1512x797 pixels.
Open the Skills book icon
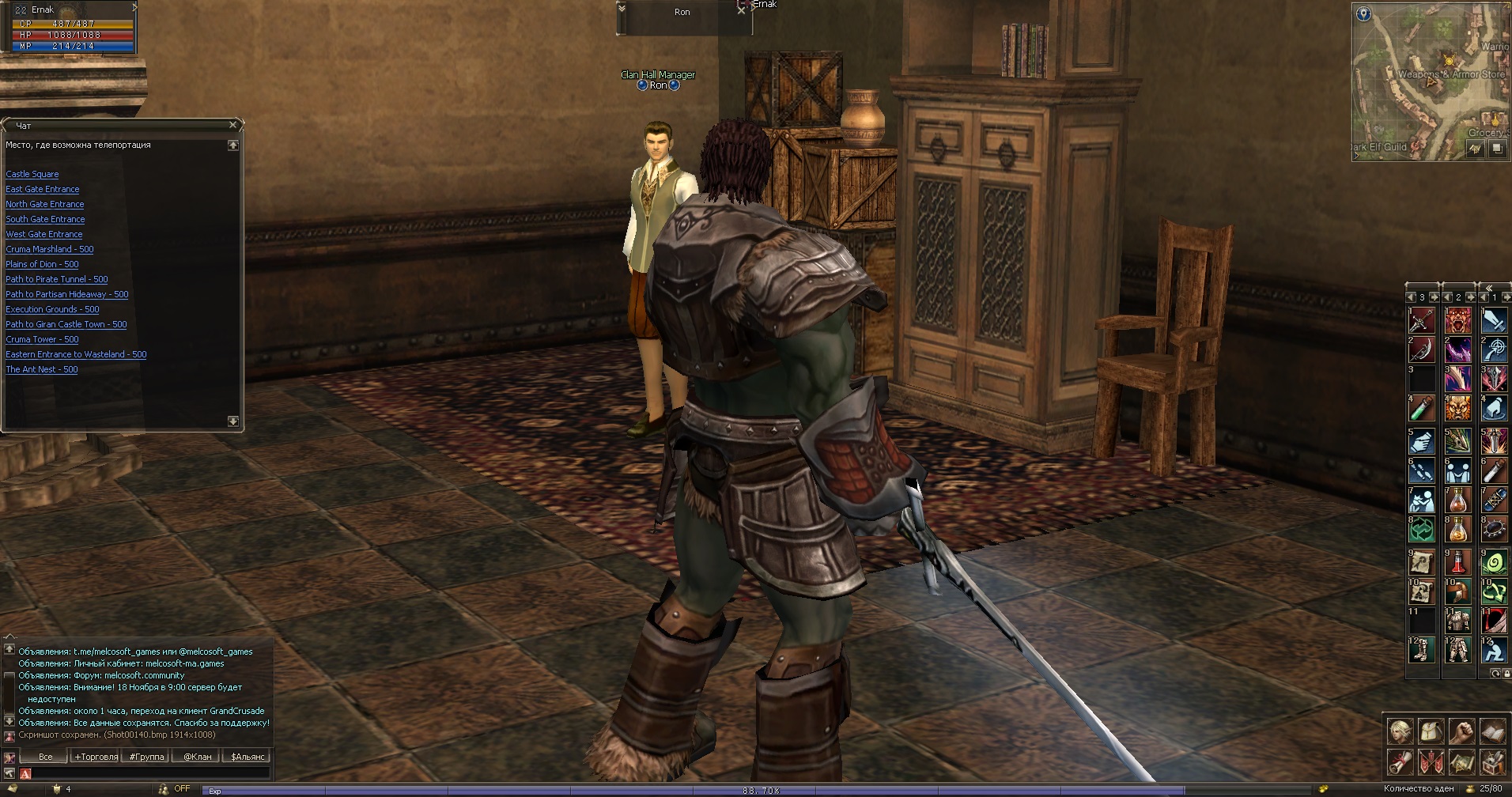coord(1494,731)
